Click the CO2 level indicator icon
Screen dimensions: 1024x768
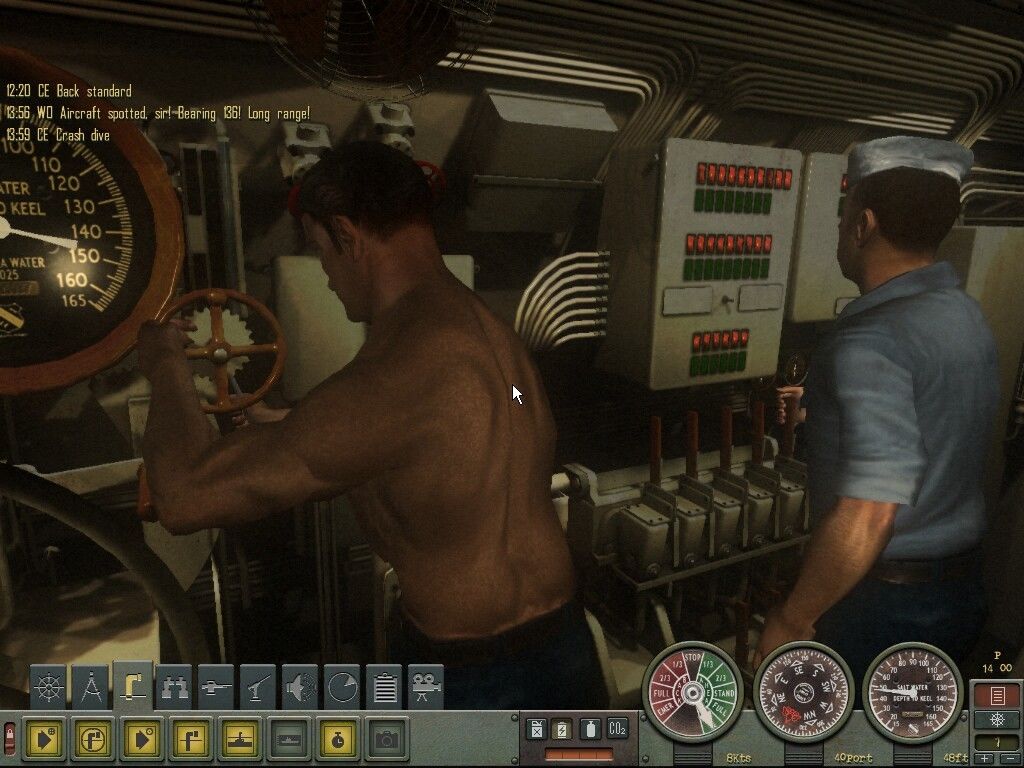[617, 729]
